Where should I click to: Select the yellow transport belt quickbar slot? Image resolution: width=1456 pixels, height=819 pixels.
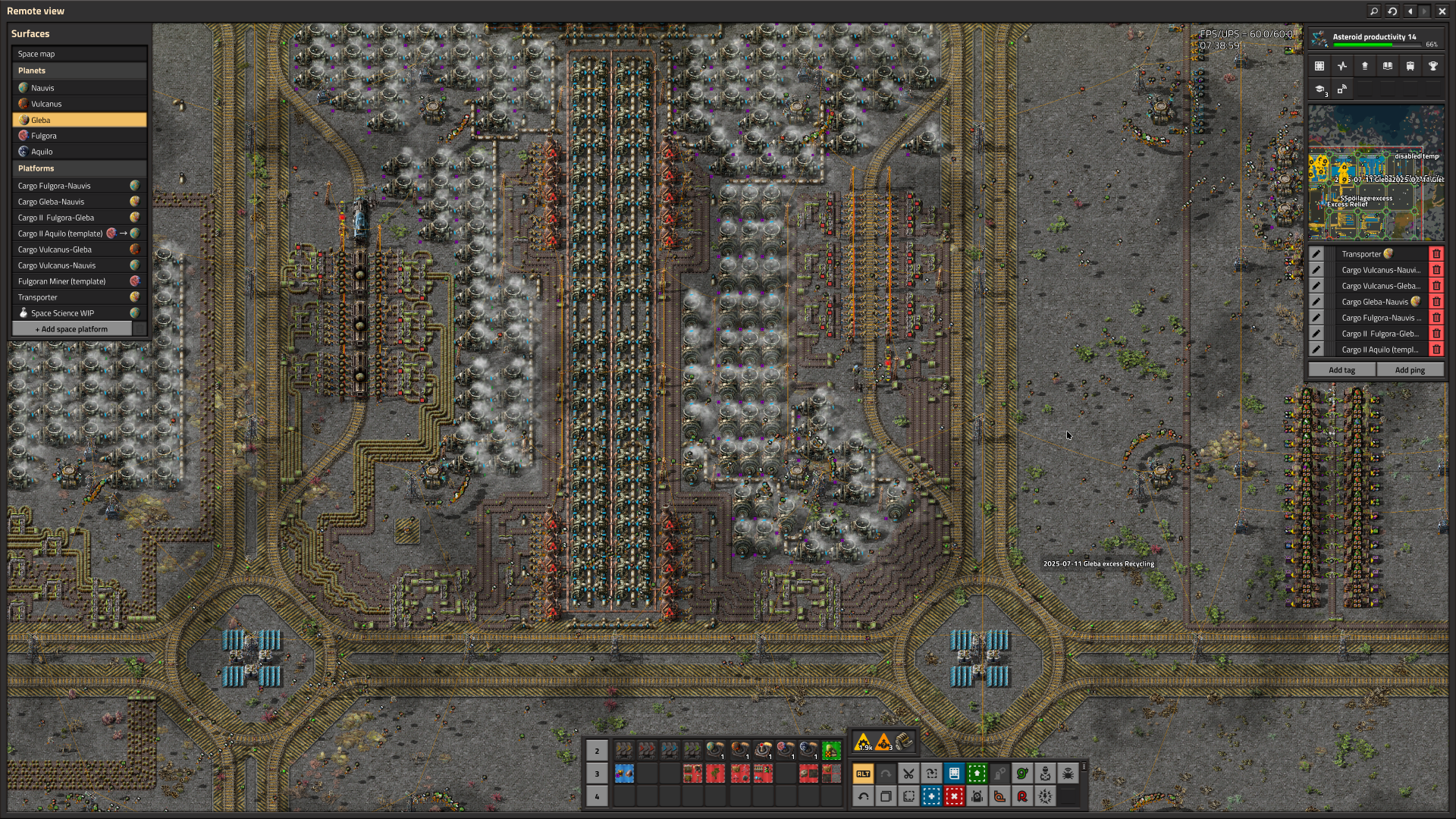(624, 751)
